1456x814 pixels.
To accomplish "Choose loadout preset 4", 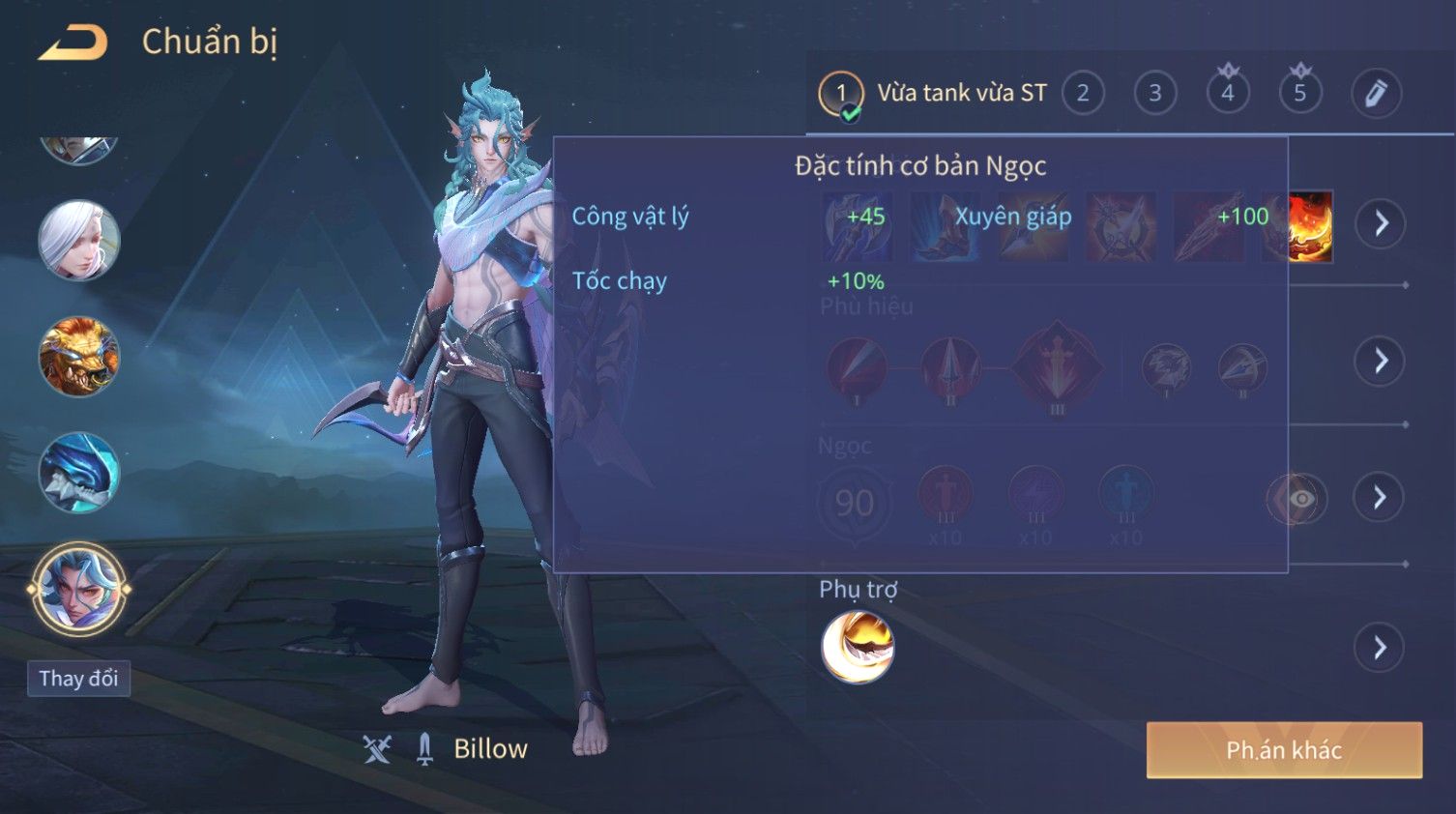I will (1227, 94).
